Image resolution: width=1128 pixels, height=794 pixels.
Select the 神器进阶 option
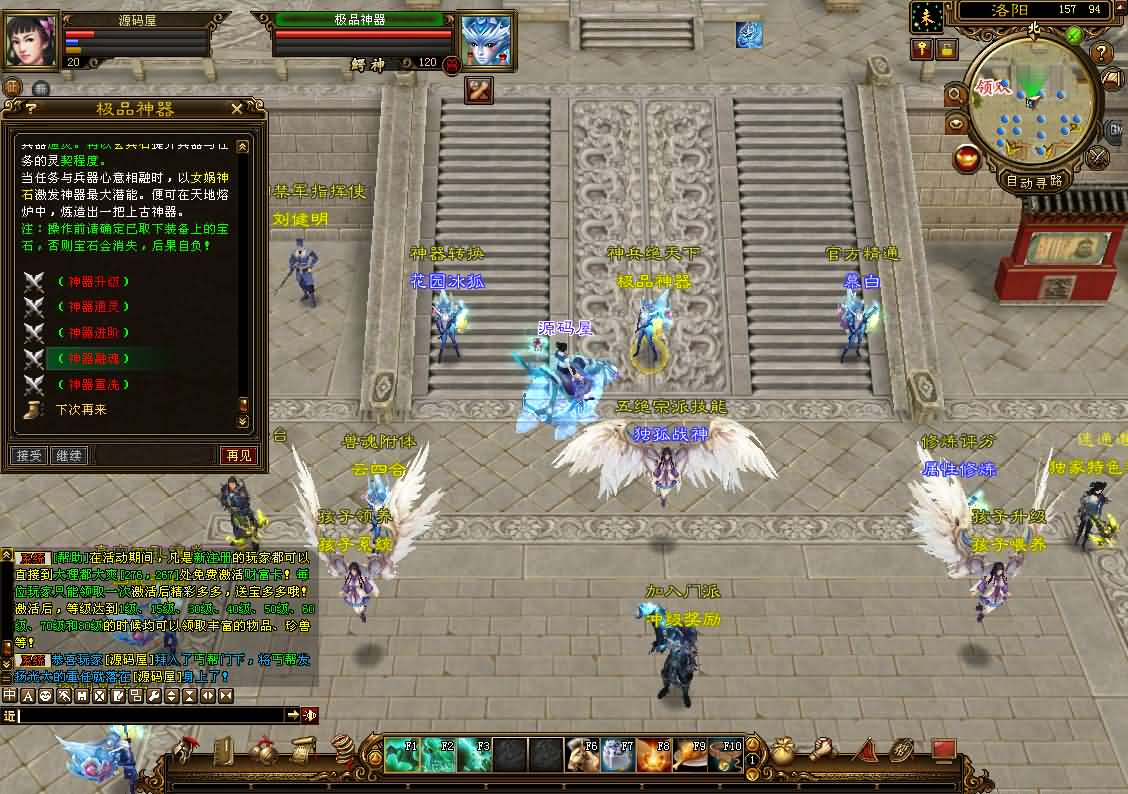(94, 332)
